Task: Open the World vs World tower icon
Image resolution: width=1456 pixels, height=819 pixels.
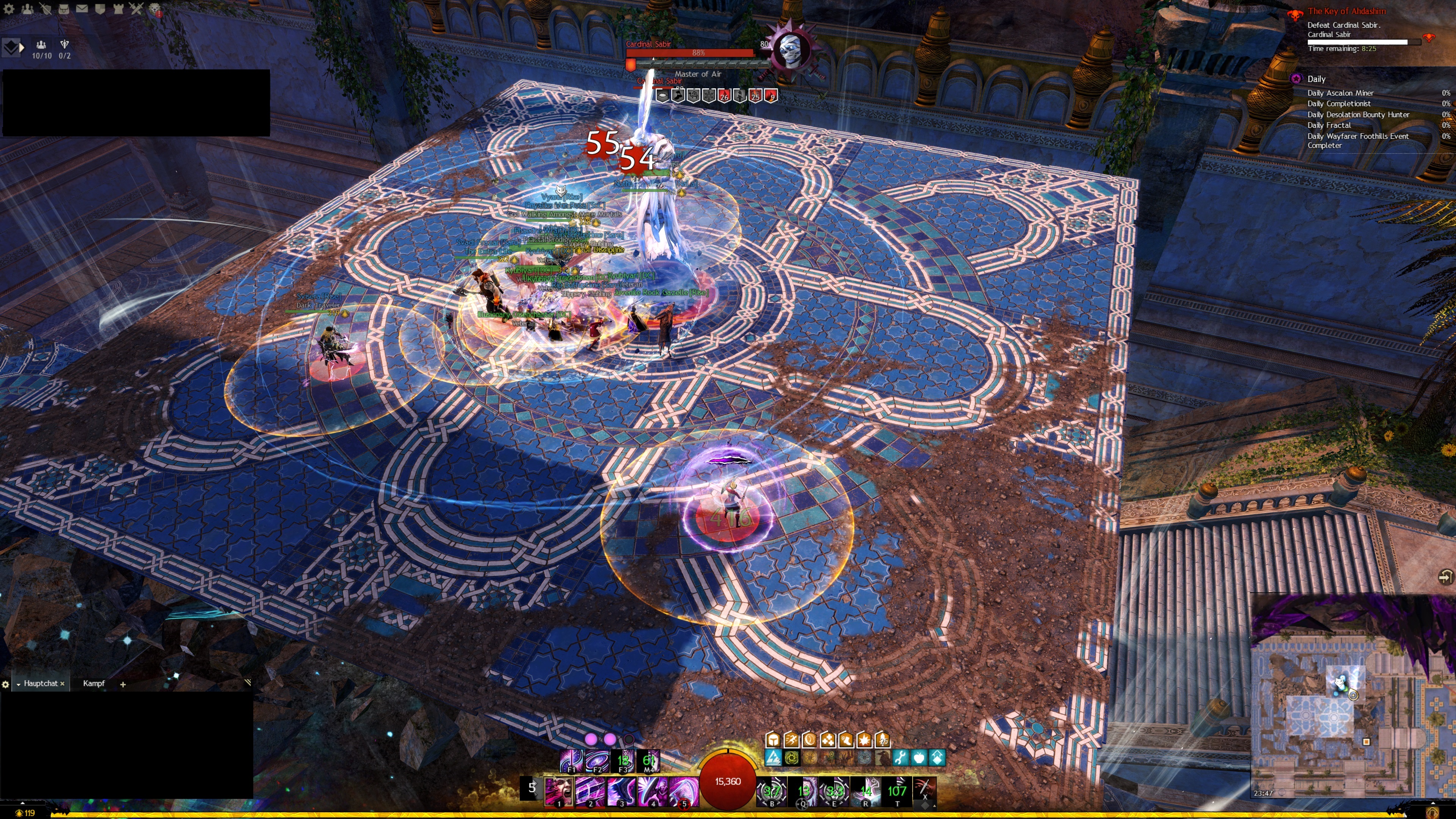Action: [118, 9]
